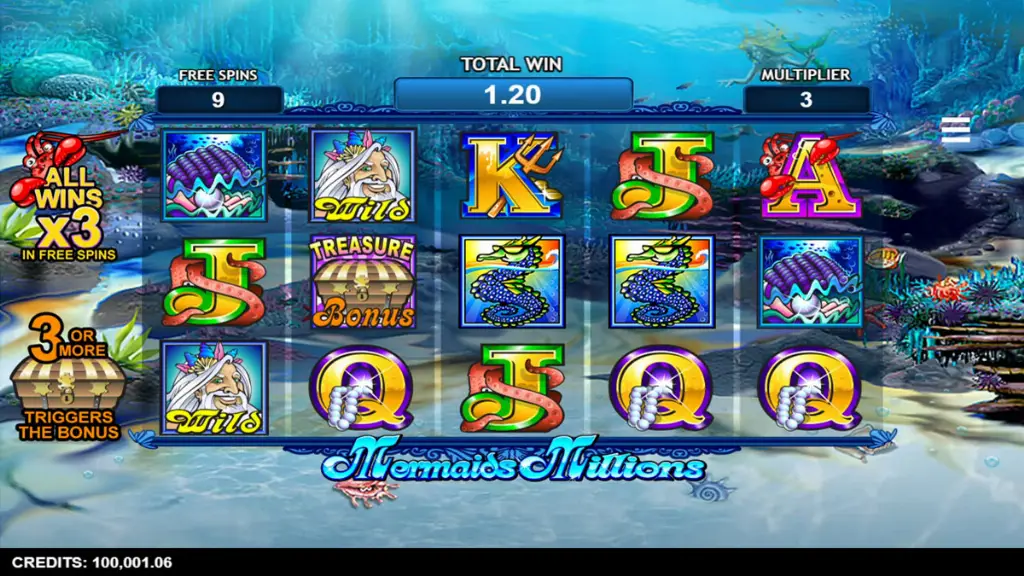This screenshot has height=576, width=1024.
Task: Open the hamburger menu icon
Action: pyautogui.click(x=956, y=129)
